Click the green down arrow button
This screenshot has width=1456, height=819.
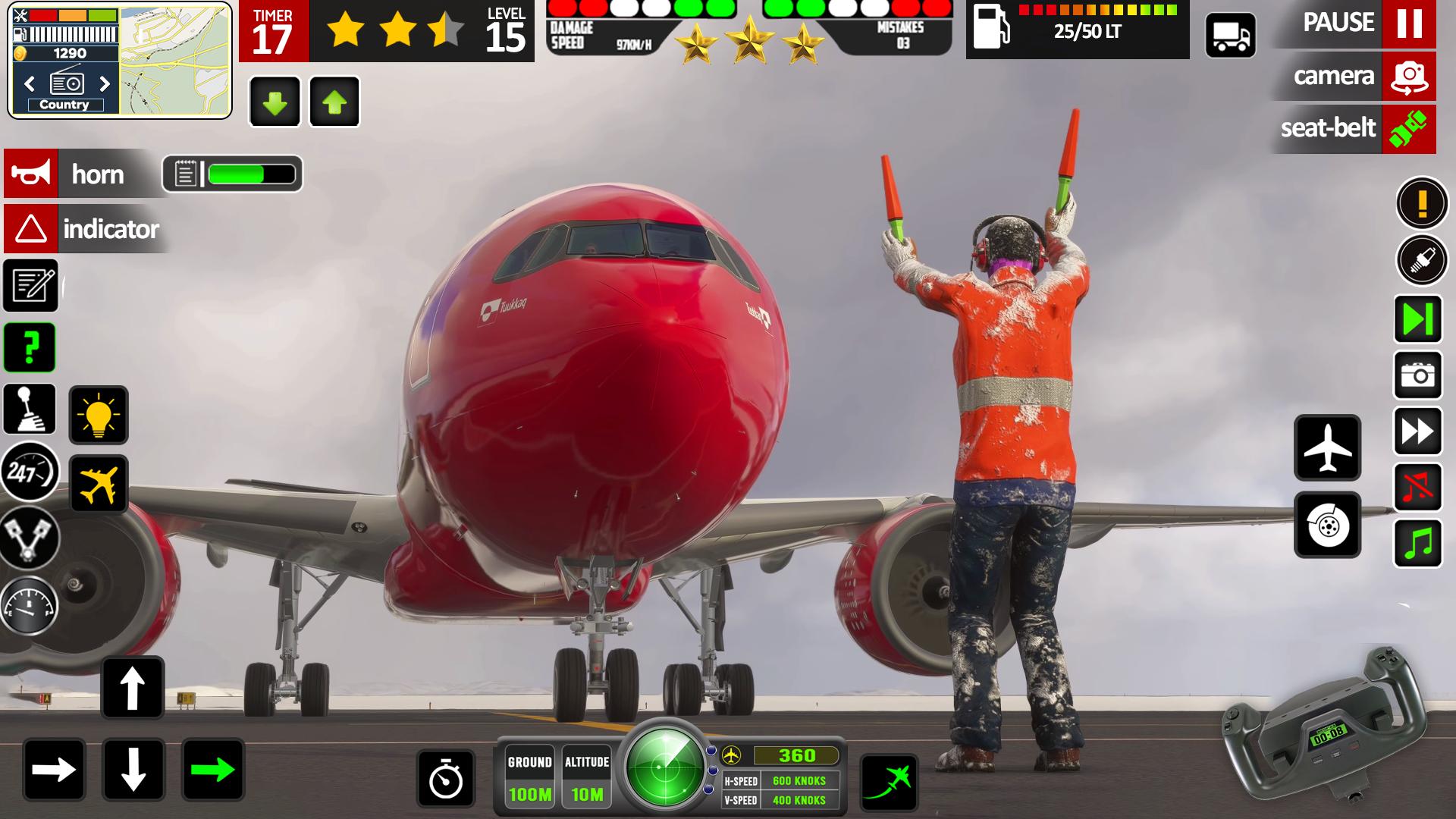275,102
